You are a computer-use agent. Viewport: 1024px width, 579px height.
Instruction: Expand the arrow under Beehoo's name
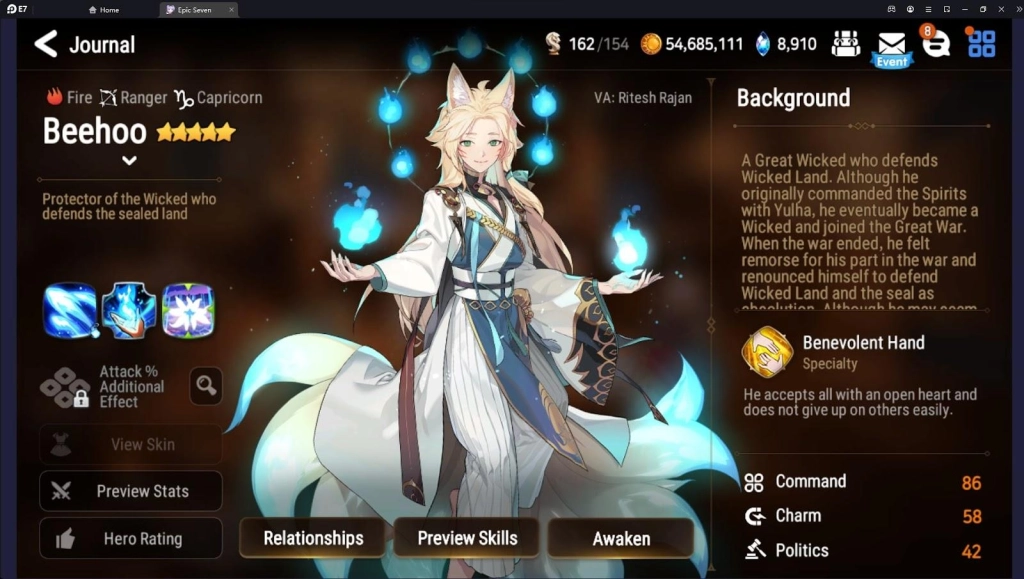tap(129, 160)
